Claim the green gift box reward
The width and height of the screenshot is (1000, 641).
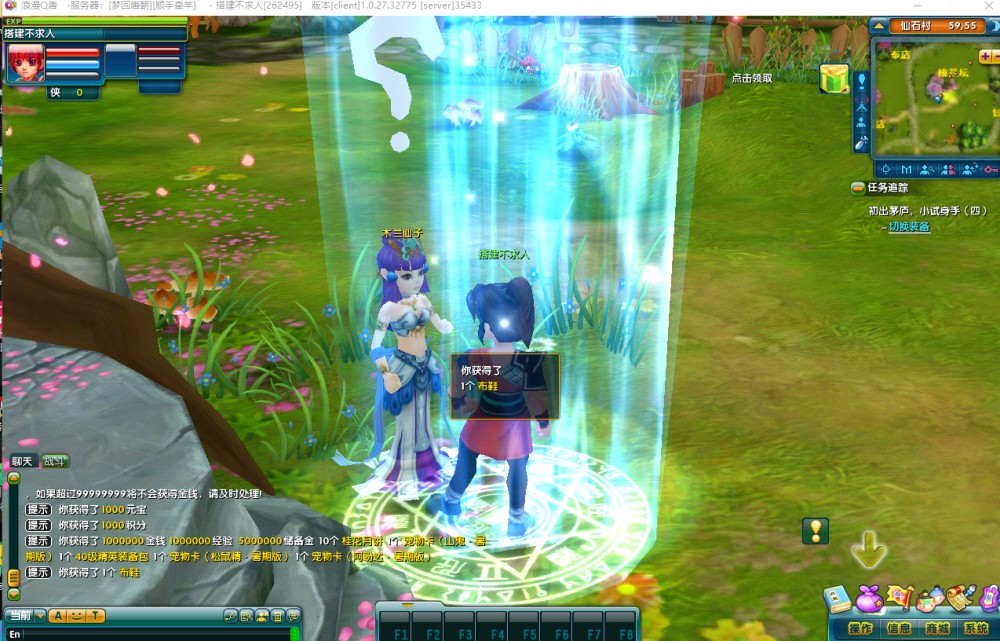click(x=834, y=79)
